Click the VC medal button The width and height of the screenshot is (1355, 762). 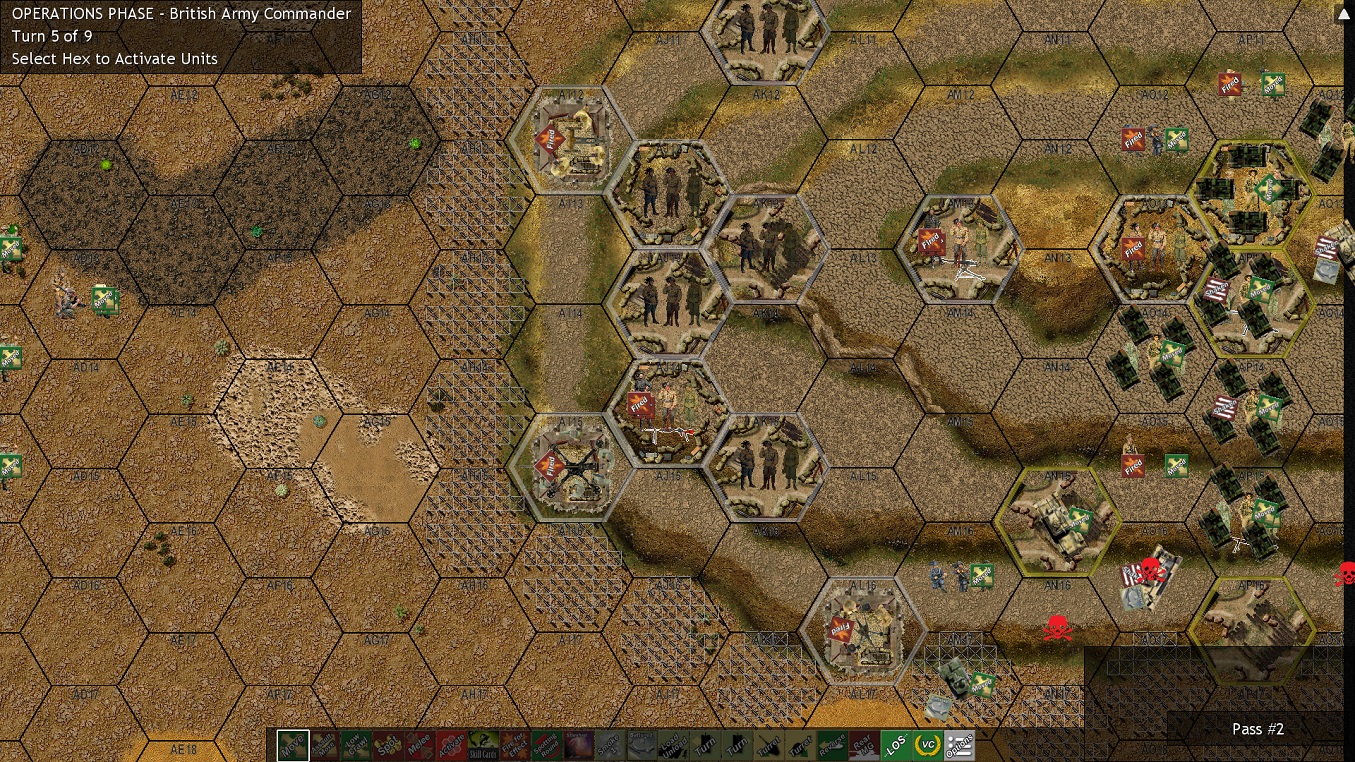pyautogui.click(x=927, y=746)
